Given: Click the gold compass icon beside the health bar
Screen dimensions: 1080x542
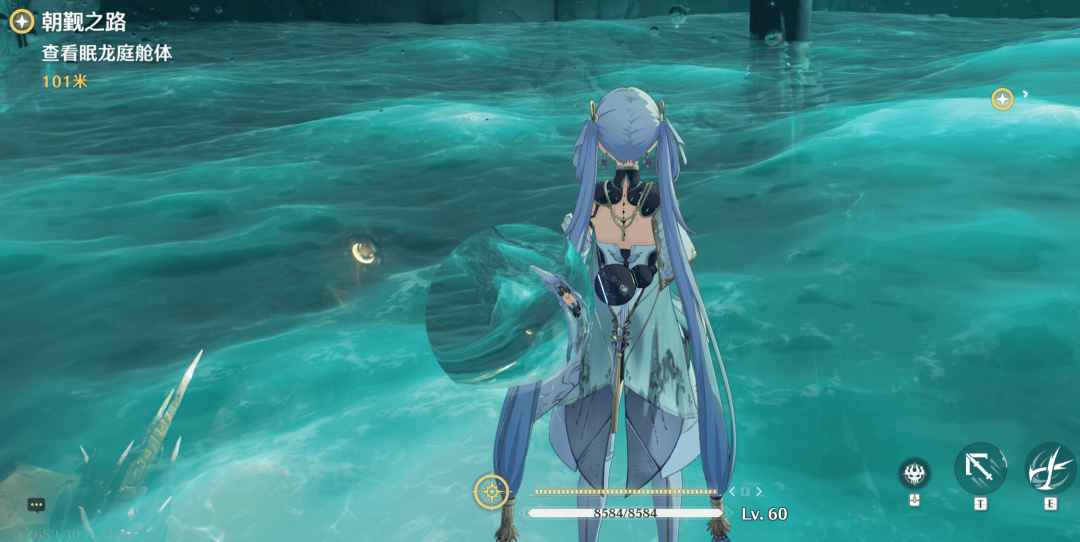Looking at the screenshot, I should point(491,491).
